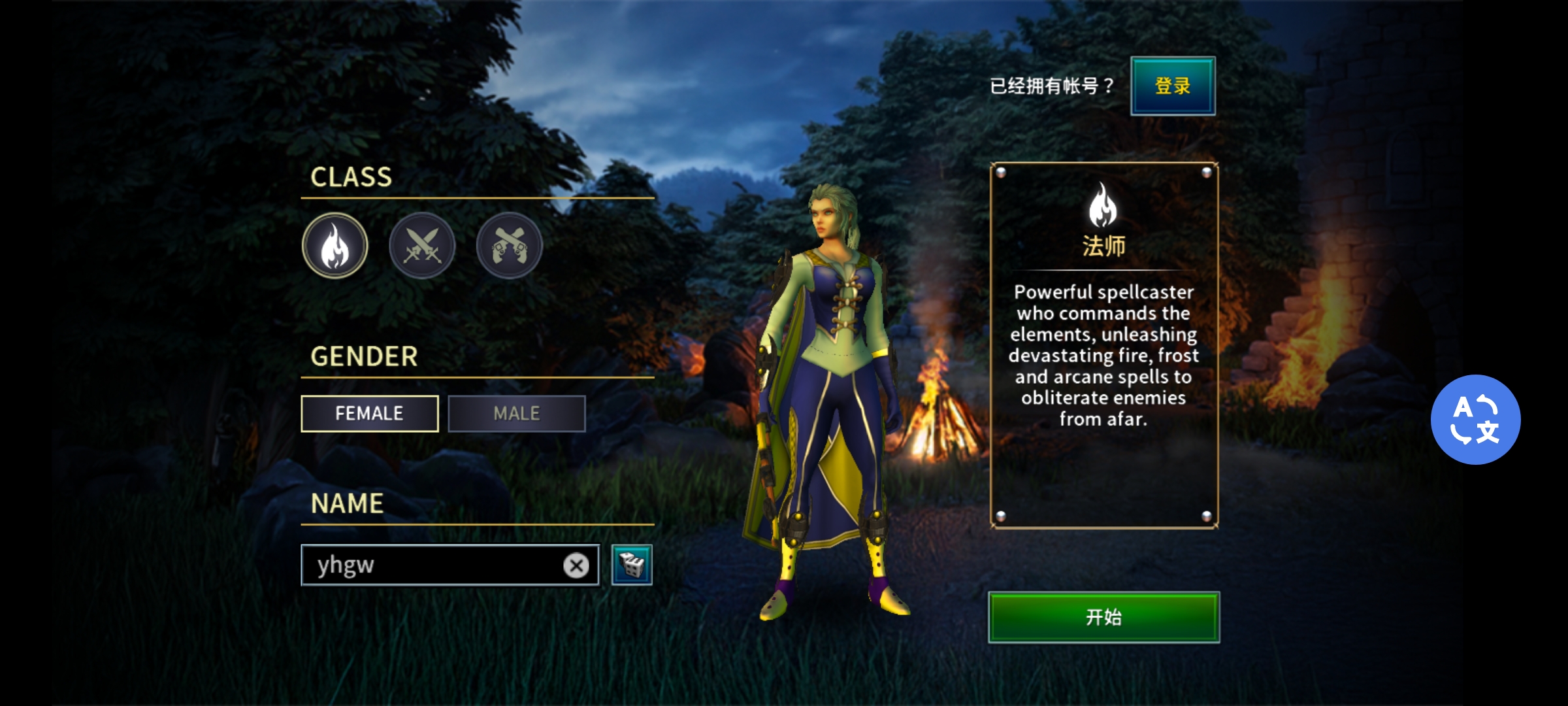The height and width of the screenshot is (706, 1568).
Task: Clear the name with the X button
Action: click(576, 565)
